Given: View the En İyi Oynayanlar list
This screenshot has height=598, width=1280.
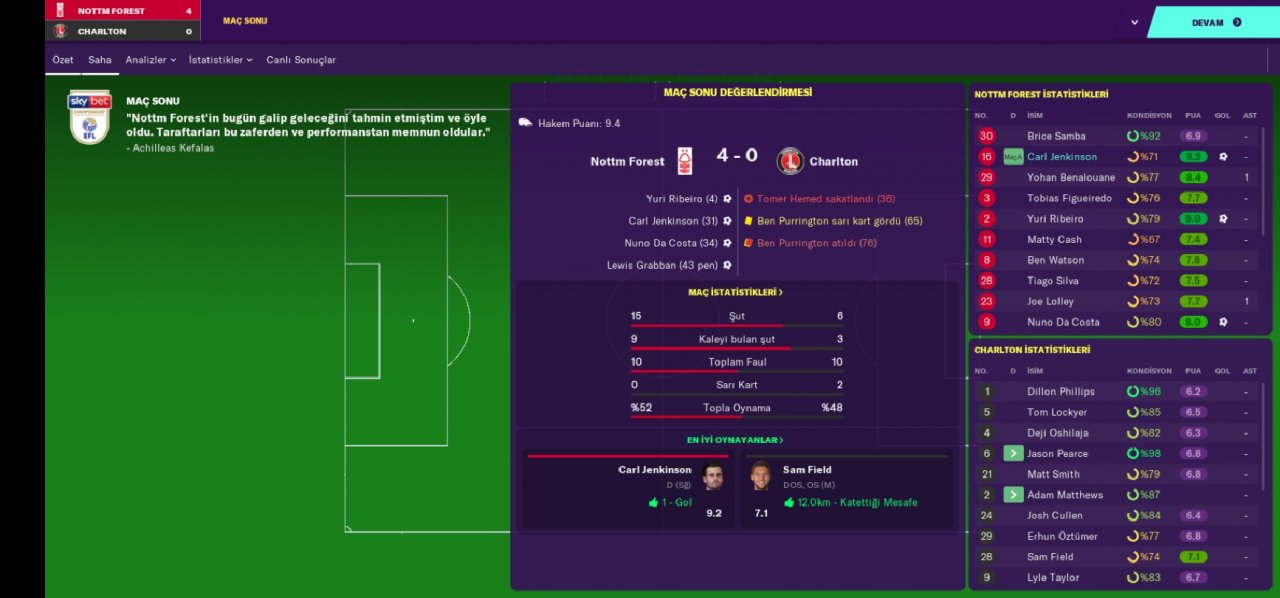Looking at the screenshot, I should pos(736,440).
